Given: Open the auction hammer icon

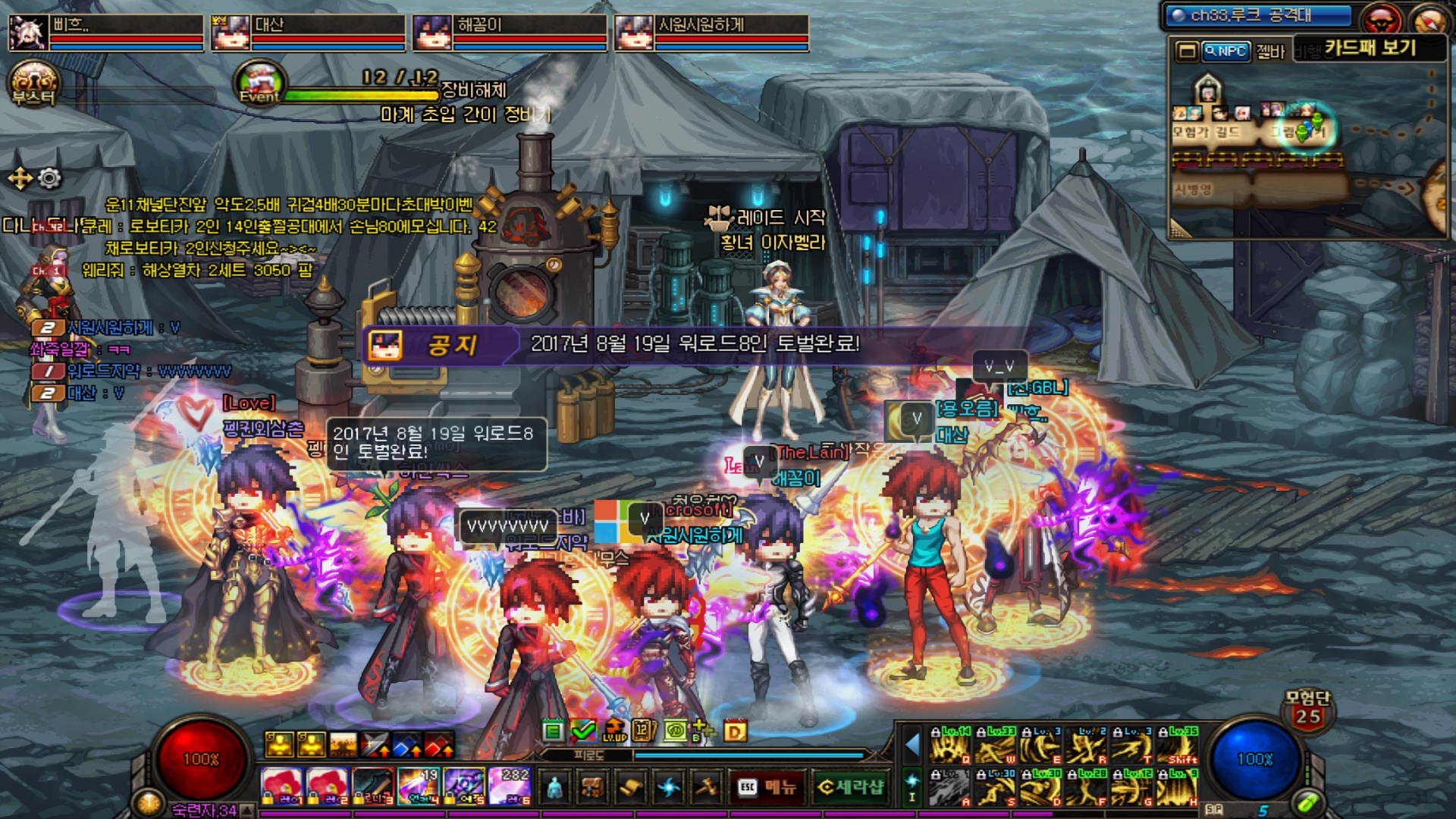Looking at the screenshot, I should coord(706,788).
